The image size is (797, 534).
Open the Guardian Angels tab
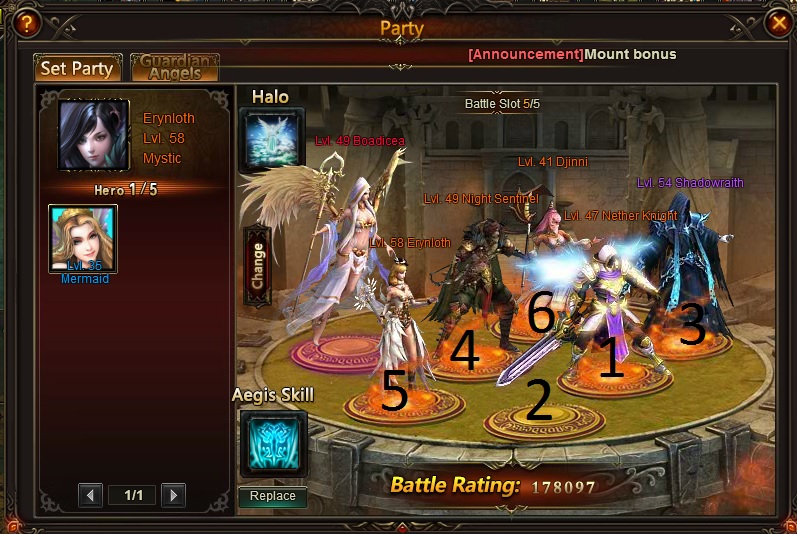(175, 67)
